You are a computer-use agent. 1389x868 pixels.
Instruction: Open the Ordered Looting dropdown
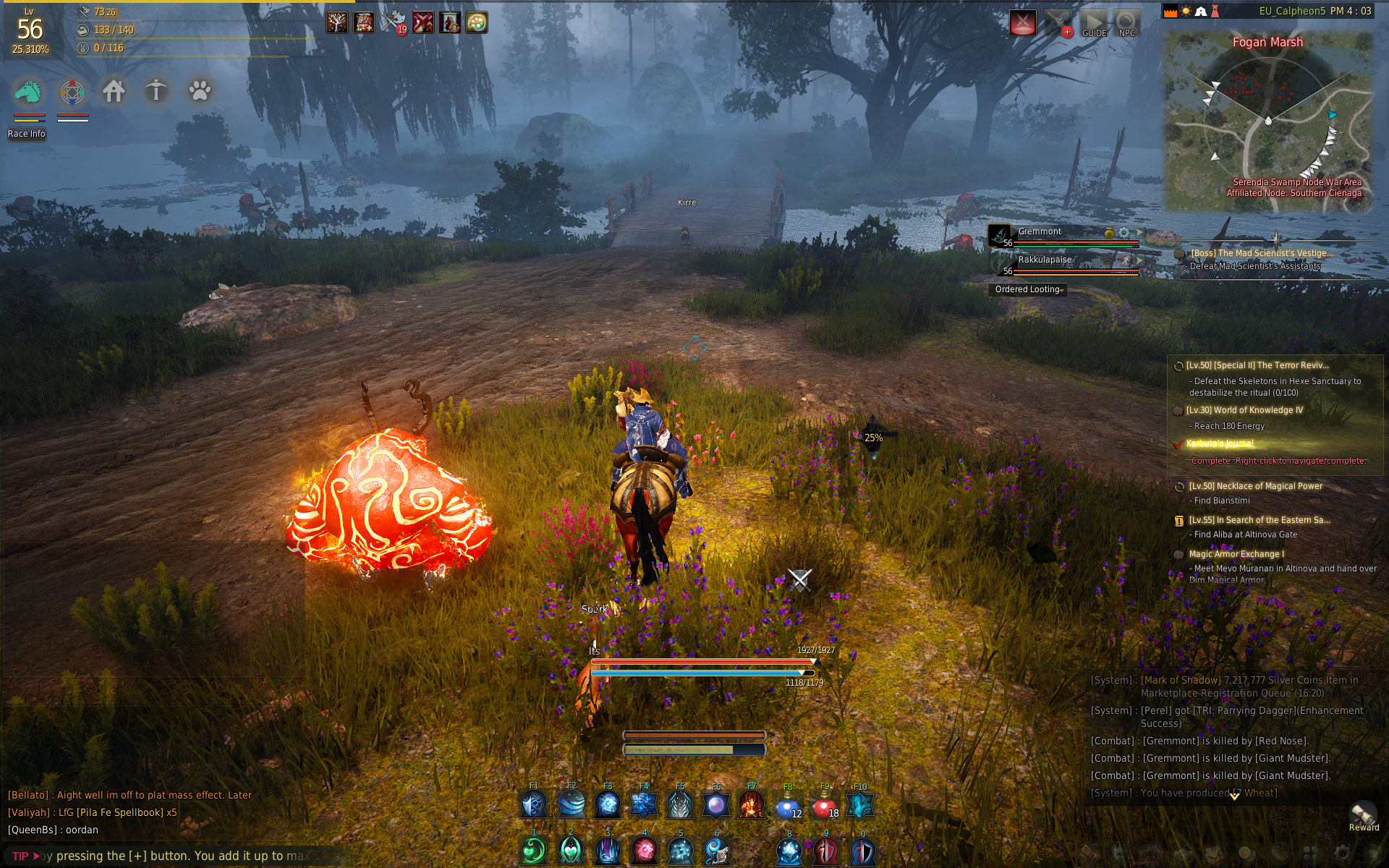1028,289
